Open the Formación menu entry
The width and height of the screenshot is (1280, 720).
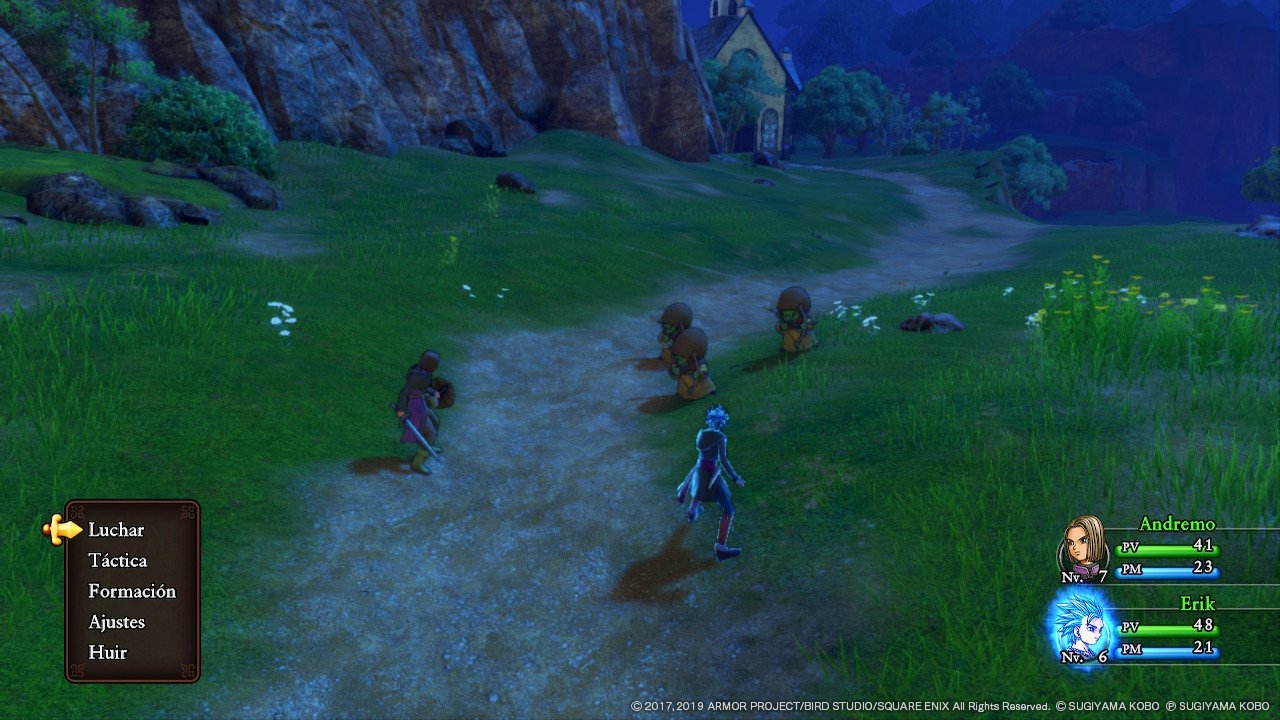coord(132,591)
